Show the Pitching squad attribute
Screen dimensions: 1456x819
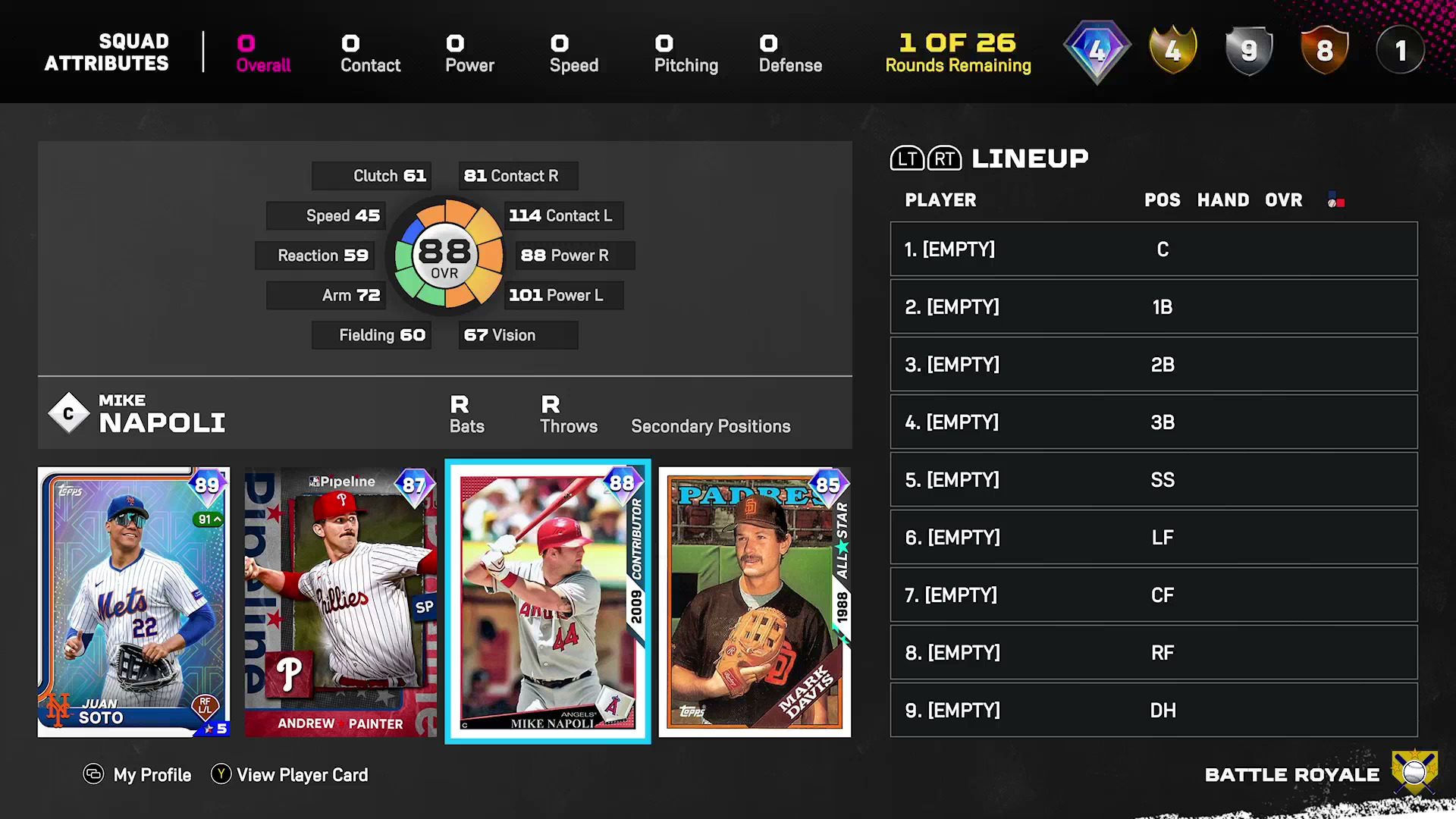pos(686,54)
